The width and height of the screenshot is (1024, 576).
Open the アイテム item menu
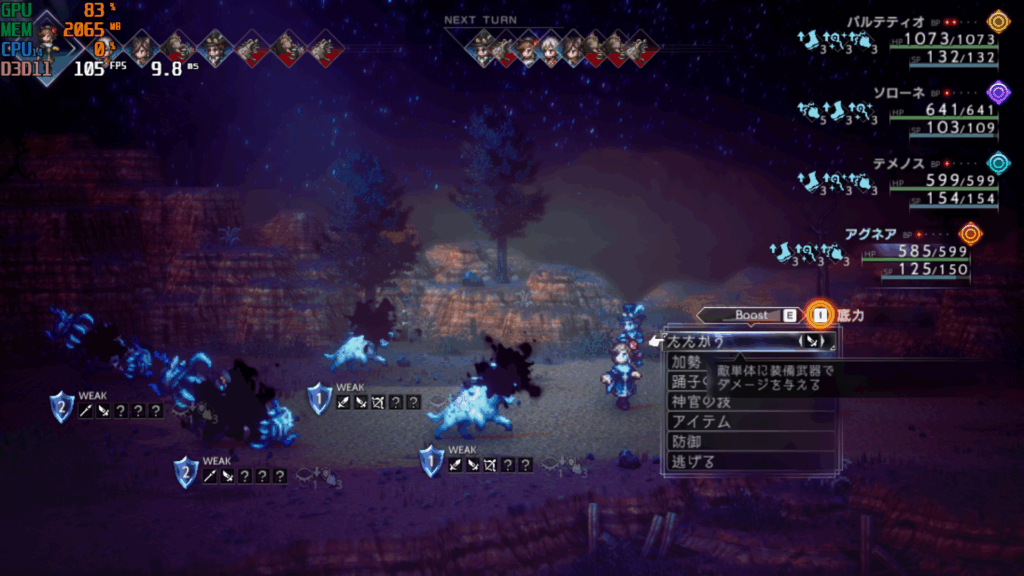coord(701,421)
